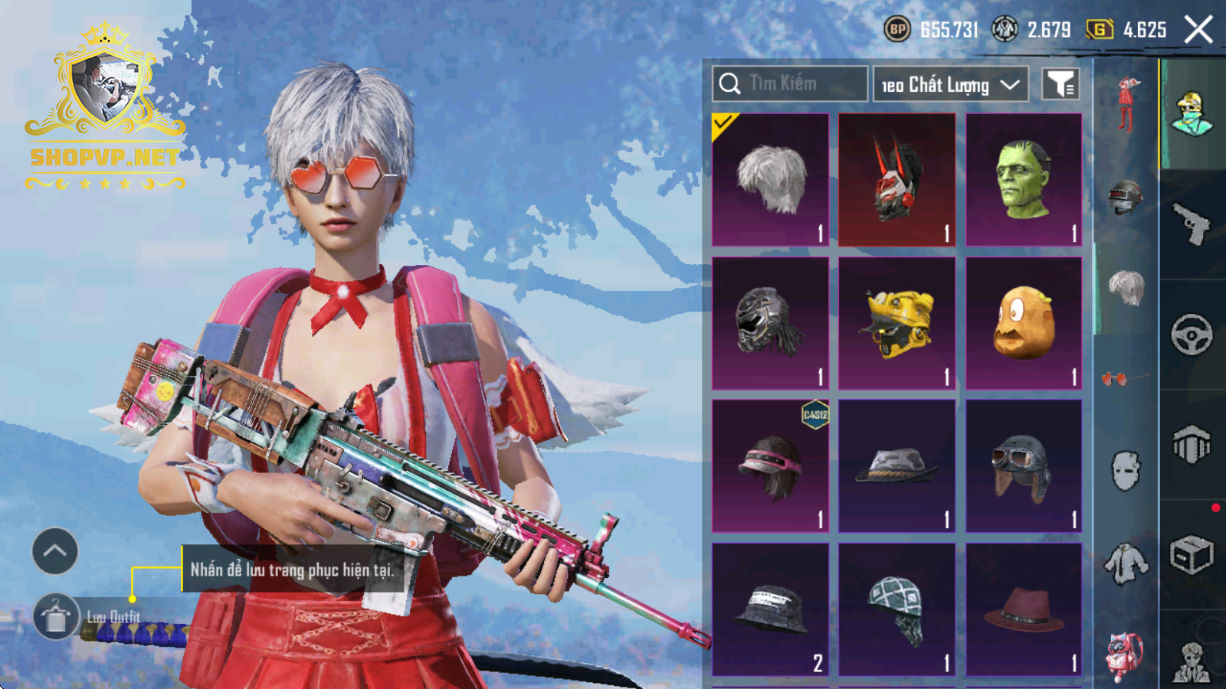Show the jacket clothing subcategory

point(1126,563)
